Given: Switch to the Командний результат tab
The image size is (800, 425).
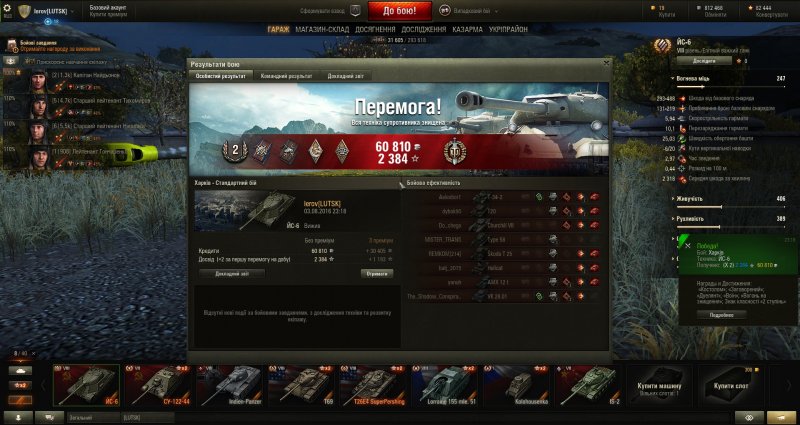Looking at the screenshot, I should pyautogui.click(x=285, y=75).
